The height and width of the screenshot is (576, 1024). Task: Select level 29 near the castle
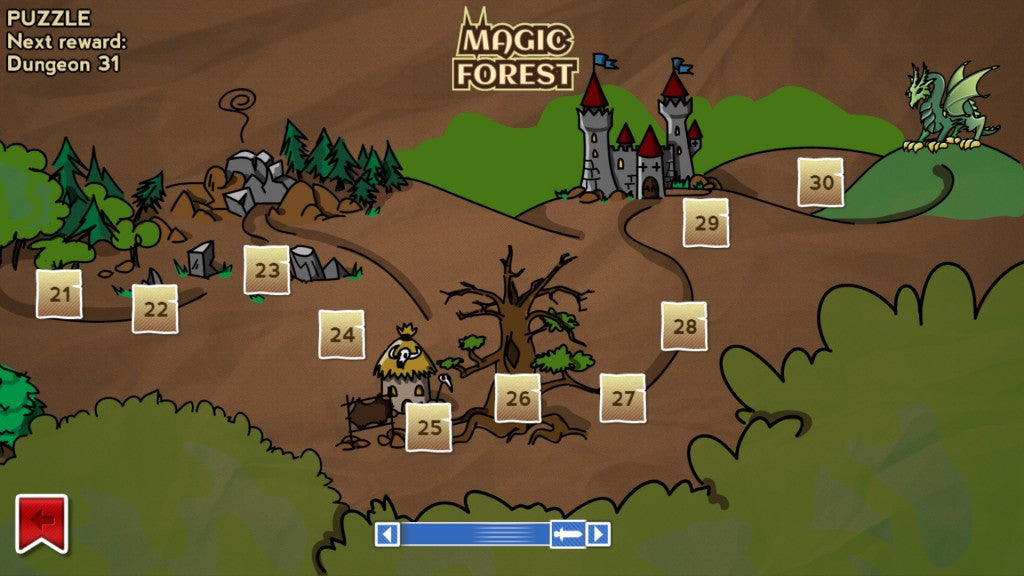pos(706,222)
